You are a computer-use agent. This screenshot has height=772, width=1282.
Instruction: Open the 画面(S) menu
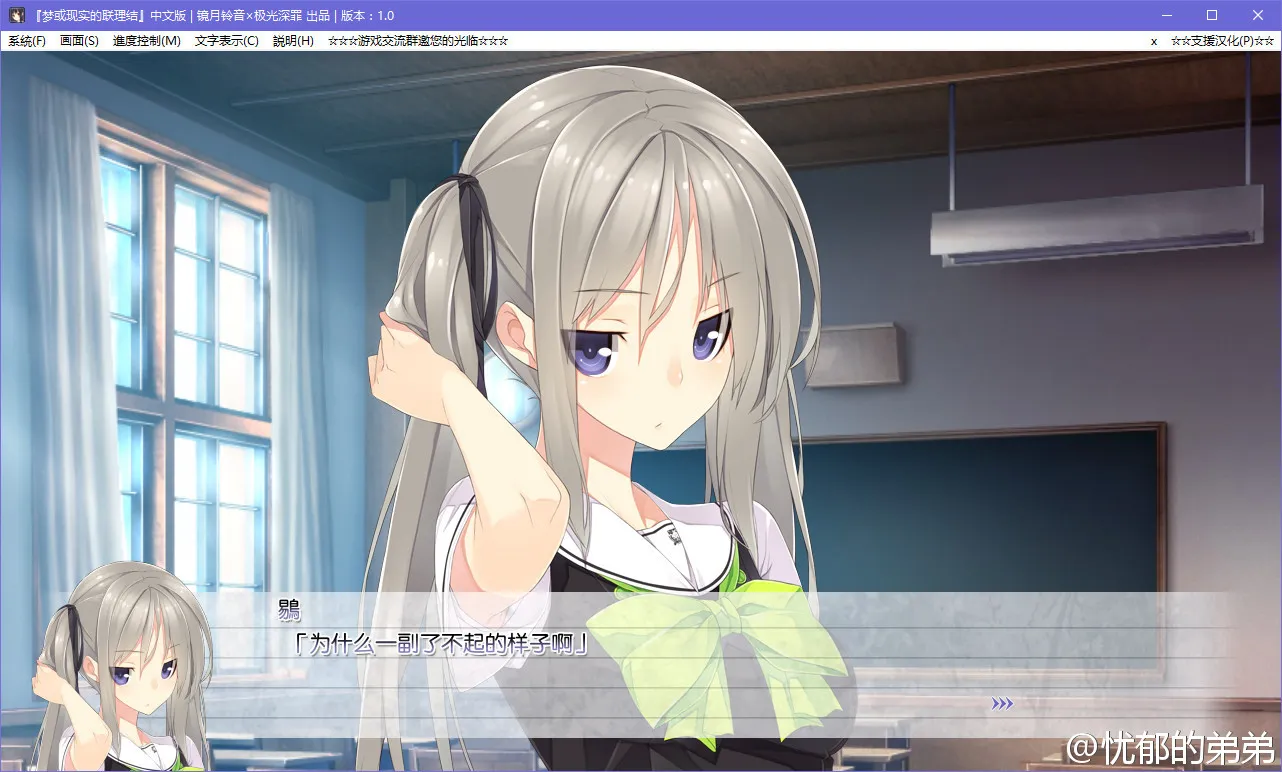[79, 41]
